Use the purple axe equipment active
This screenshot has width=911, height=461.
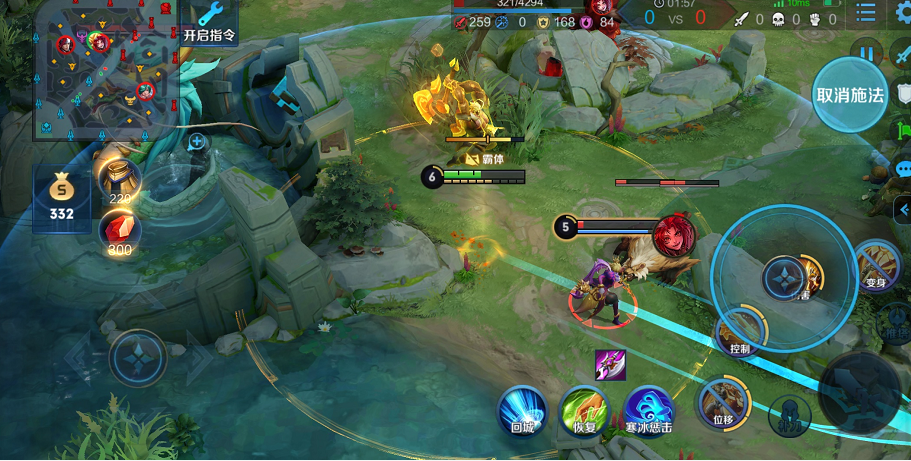click(610, 365)
